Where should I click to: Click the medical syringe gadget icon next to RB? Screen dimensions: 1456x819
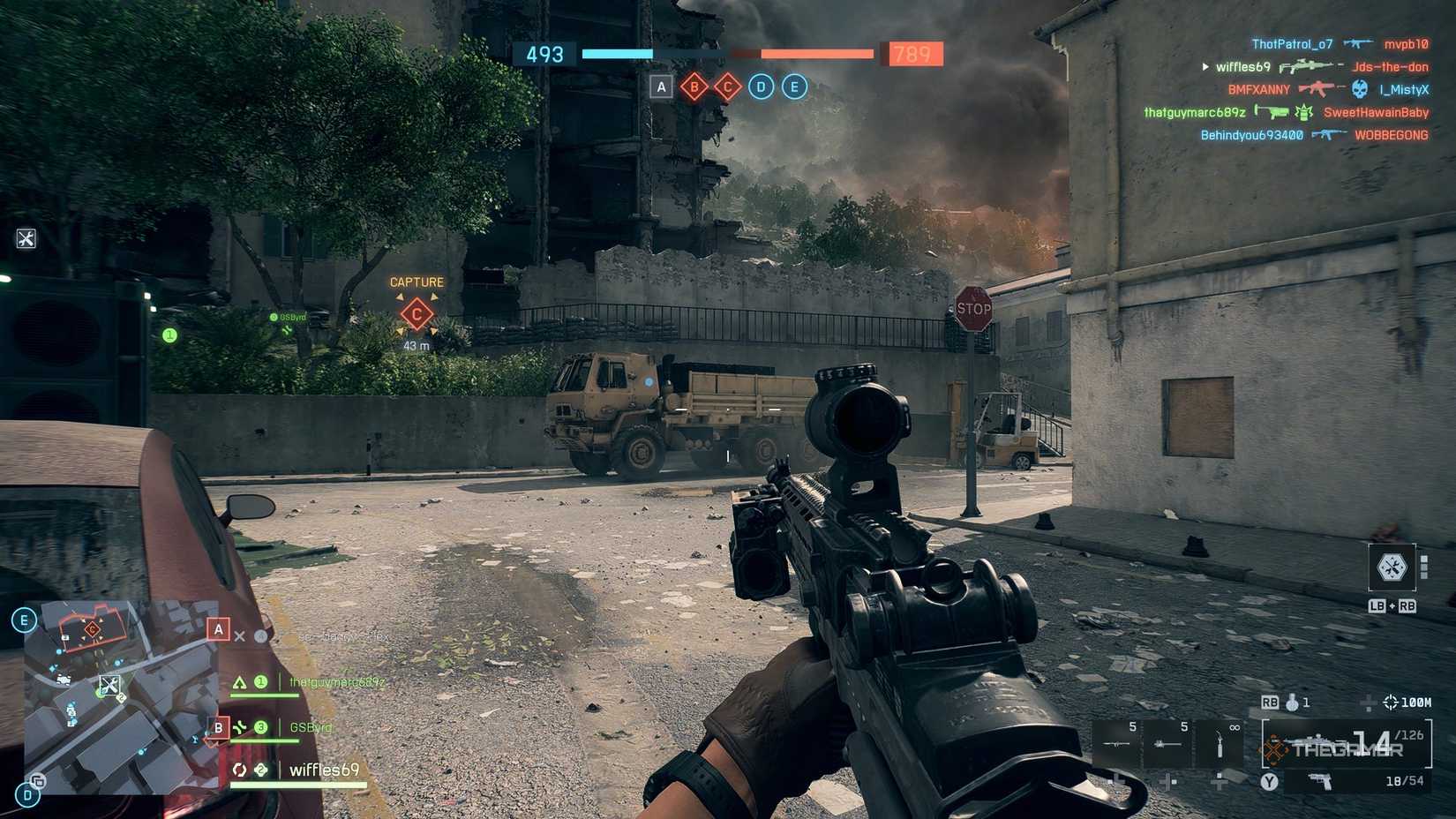pyautogui.click(x=1291, y=703)
